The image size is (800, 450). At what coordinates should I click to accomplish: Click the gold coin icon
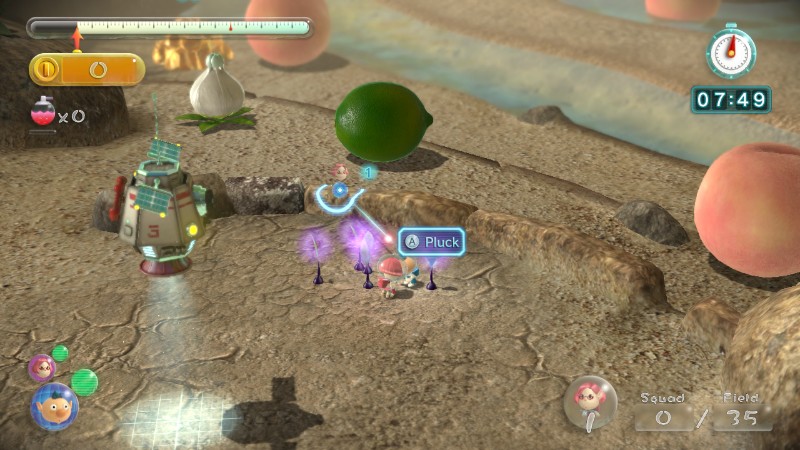coord(45,69)
